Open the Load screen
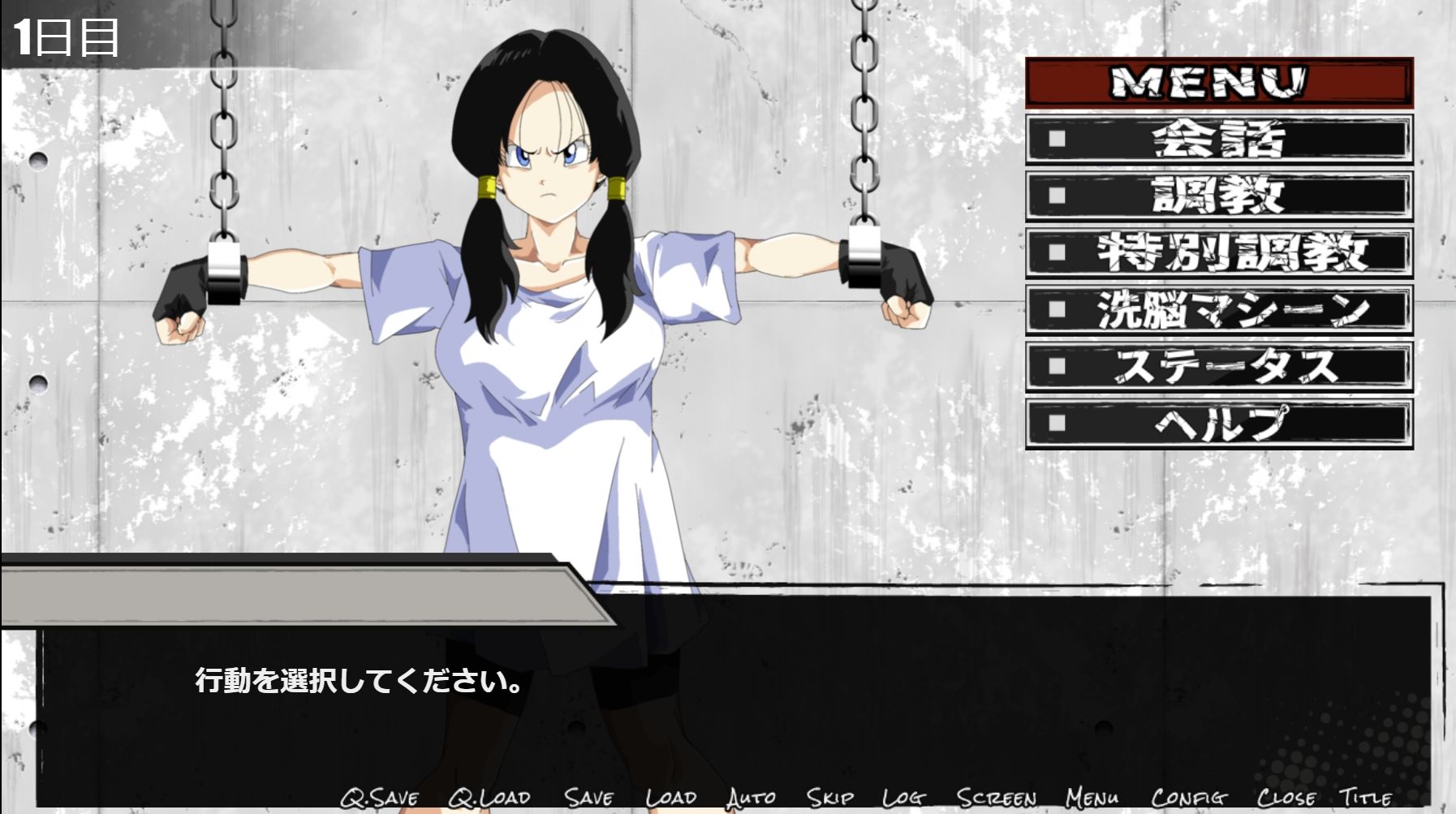 (670, 799)
